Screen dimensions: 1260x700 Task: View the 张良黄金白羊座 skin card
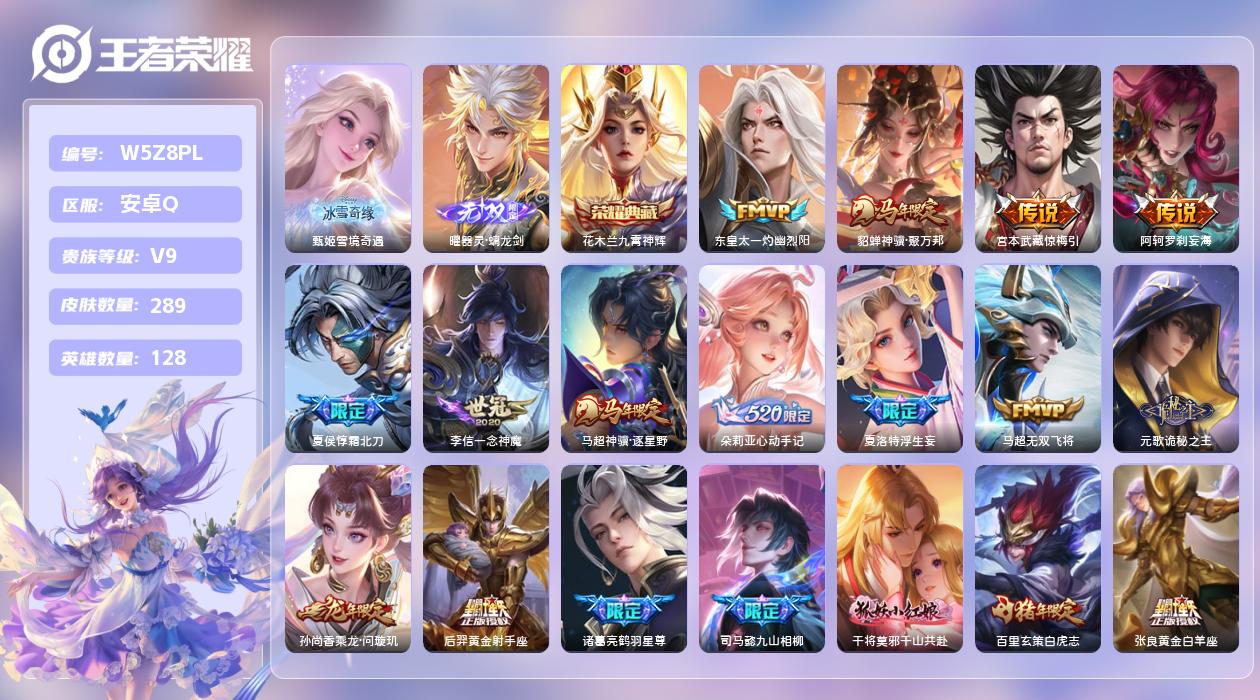[x=1176, y=558]
